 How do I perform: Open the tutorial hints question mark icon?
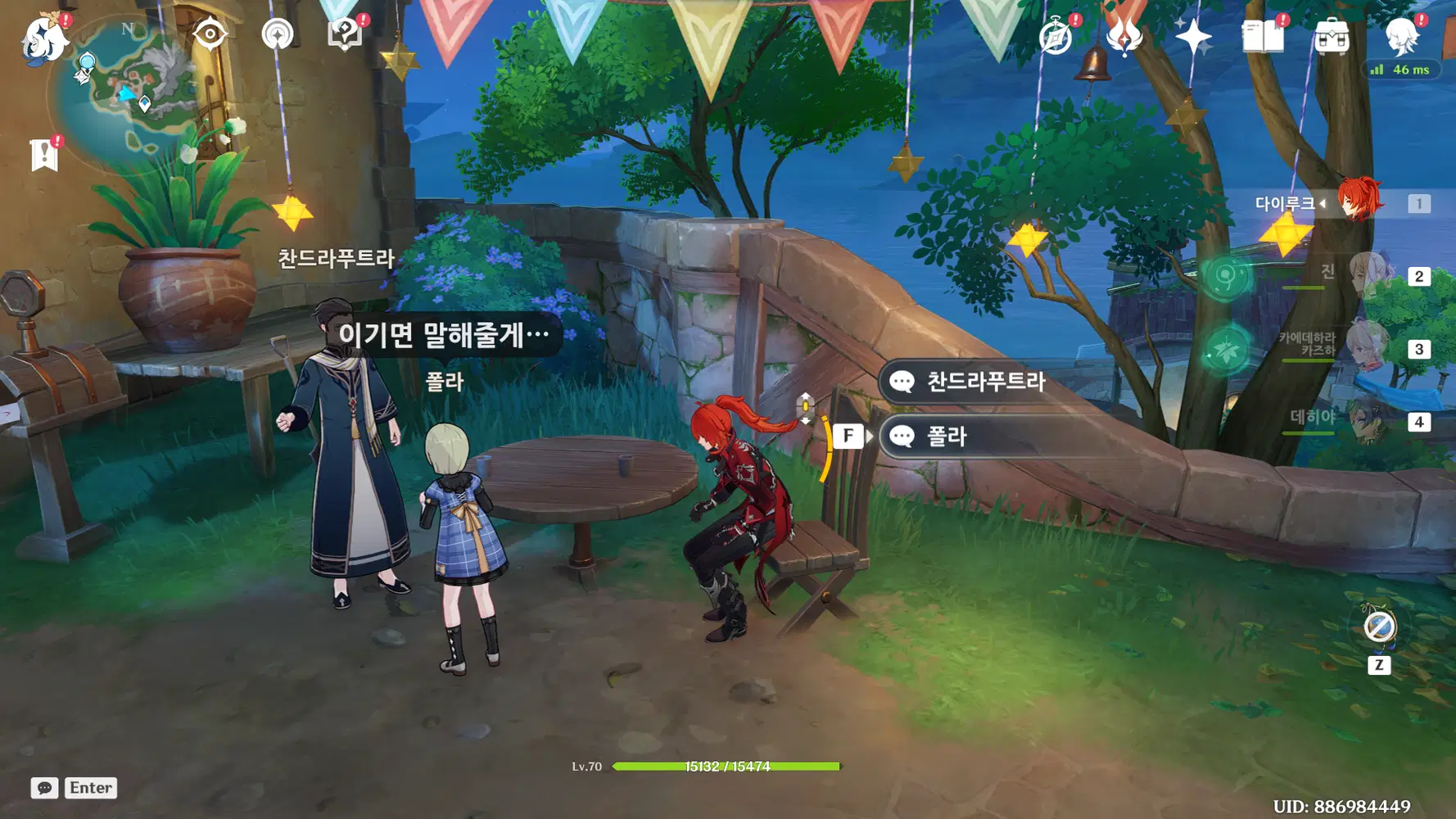pyautogui.click(x=345, y=33)
